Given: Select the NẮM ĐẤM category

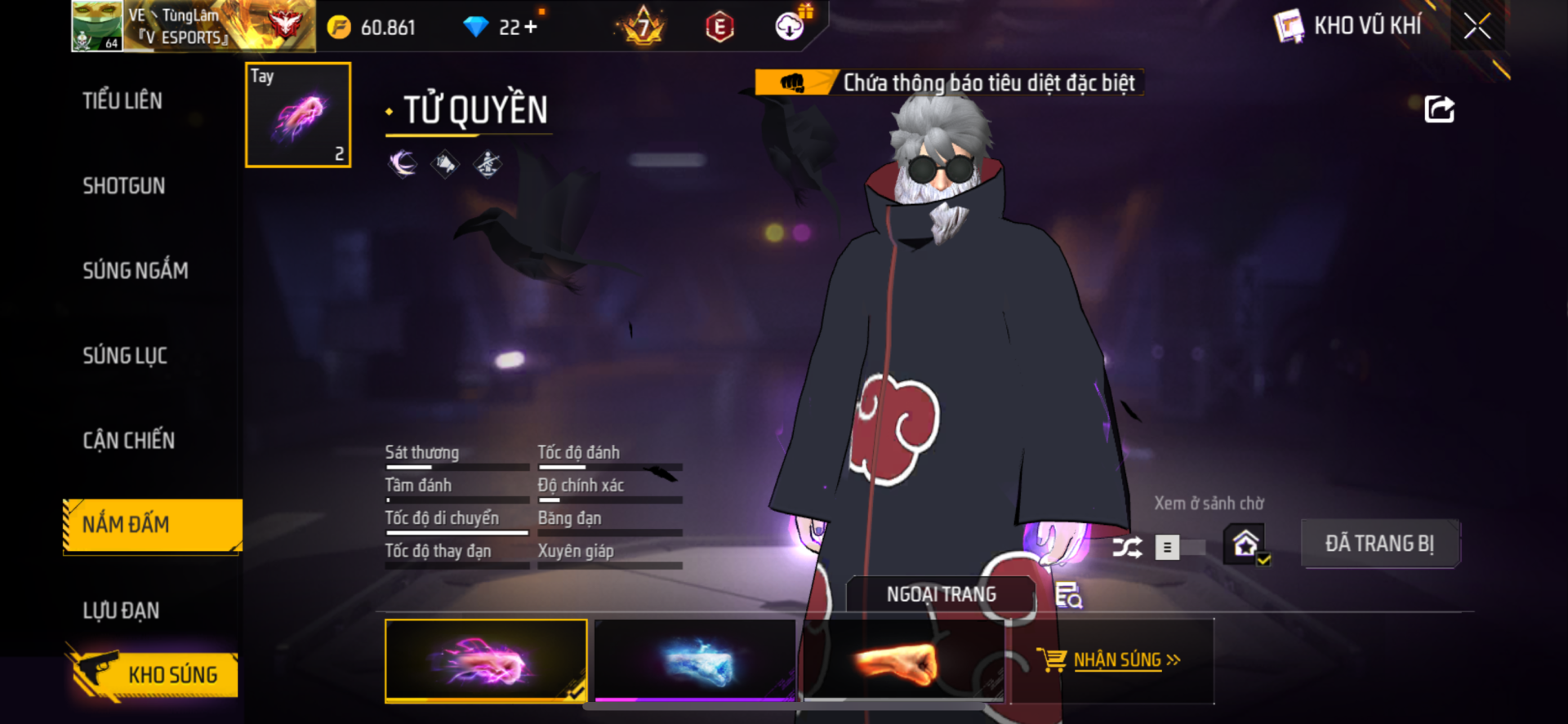Looking at the screenshot, I should 152,525.
